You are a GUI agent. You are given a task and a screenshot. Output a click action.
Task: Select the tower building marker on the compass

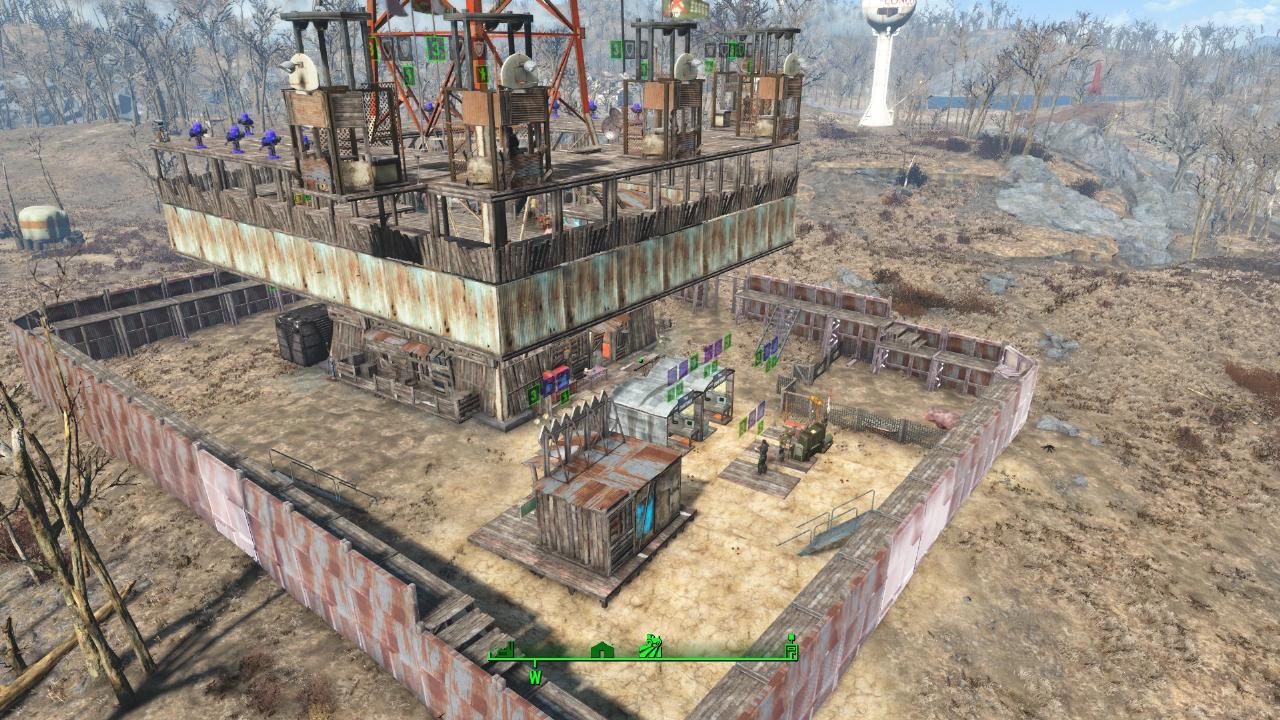pyautogui.click(x=792, y=646)
